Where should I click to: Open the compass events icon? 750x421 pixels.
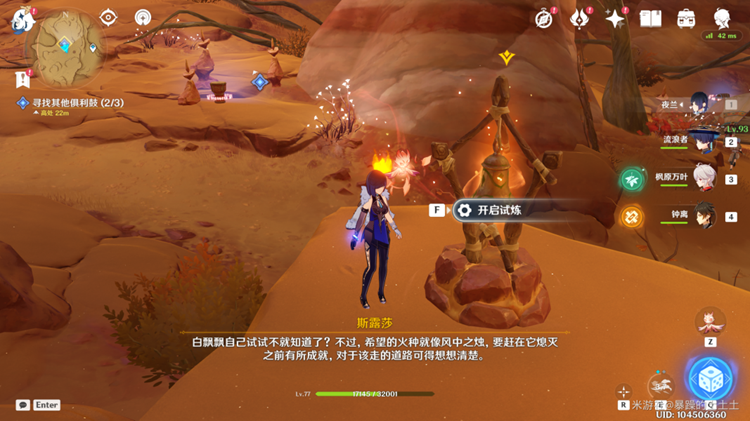pos(544,19)
